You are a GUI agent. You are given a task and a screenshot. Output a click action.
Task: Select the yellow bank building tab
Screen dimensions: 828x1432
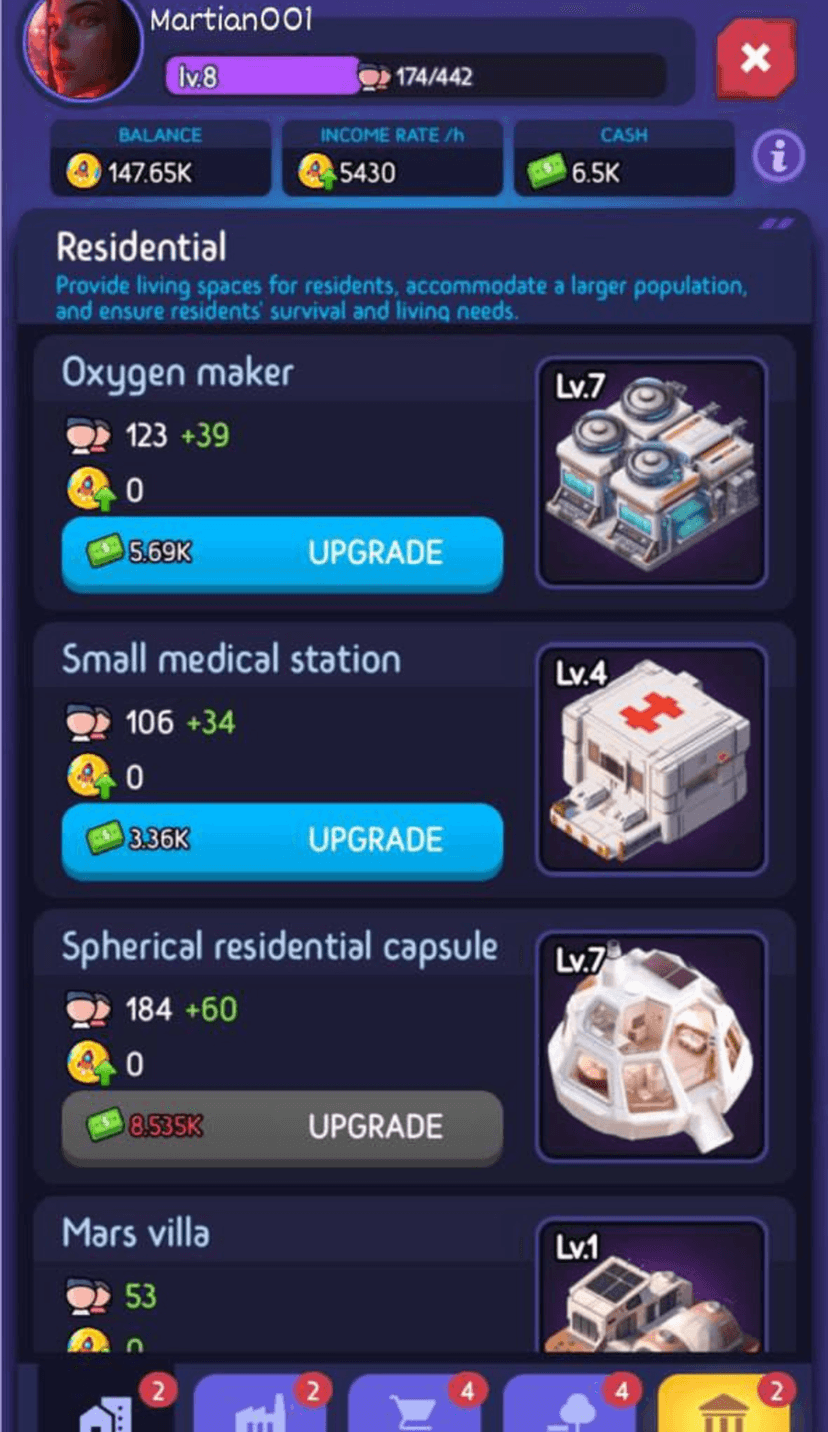724,1405
